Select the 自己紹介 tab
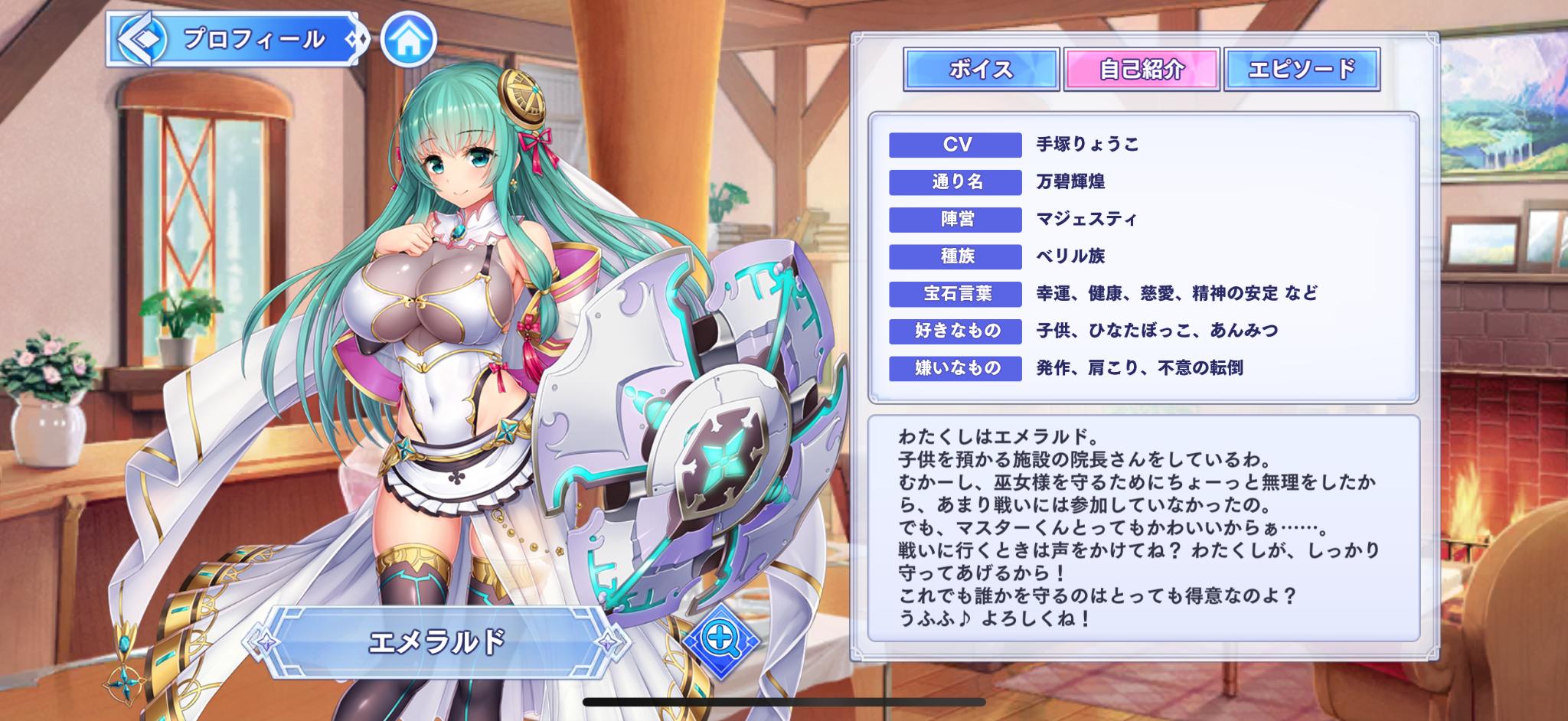The image size is (1568, 721). [1141, 70]
